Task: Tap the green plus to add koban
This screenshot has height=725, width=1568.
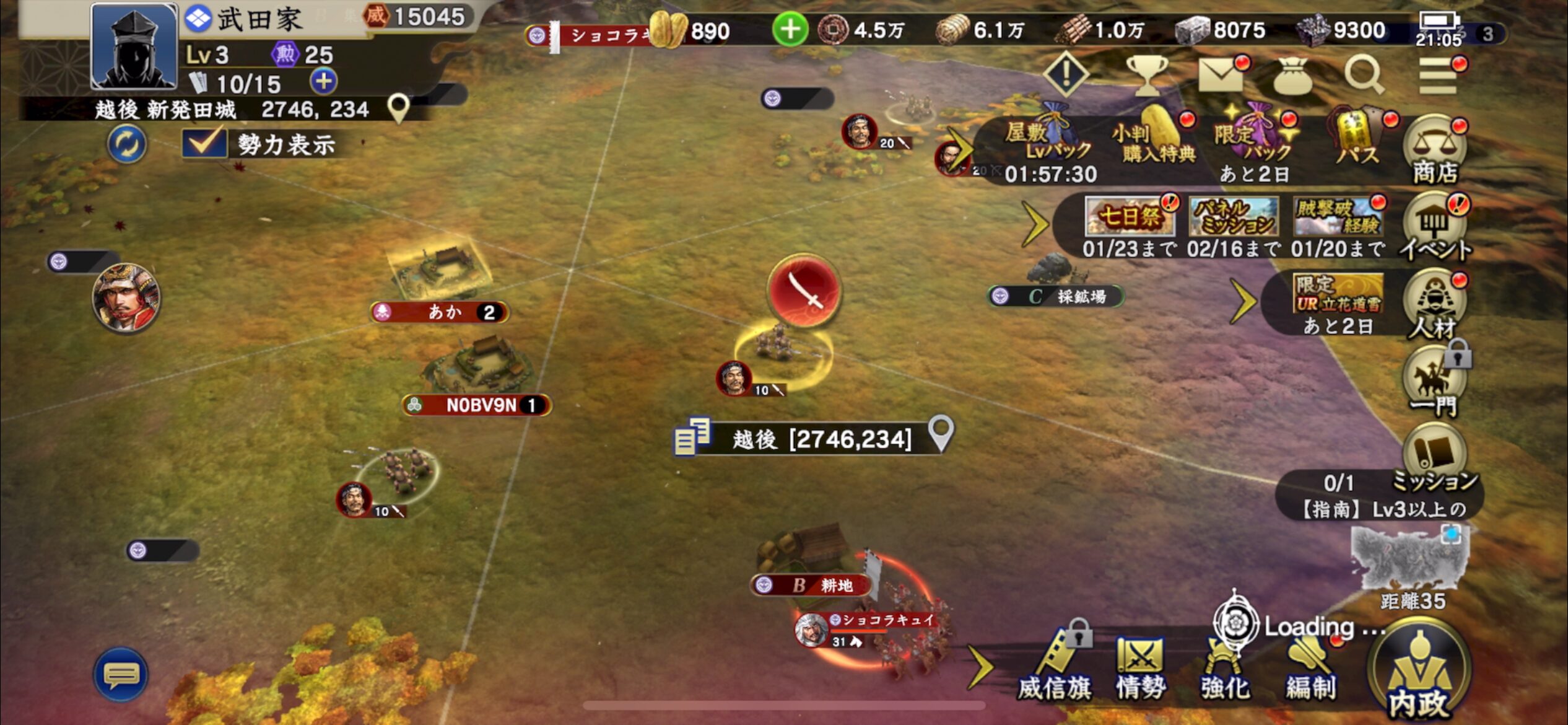Action: (x=790, y=30)
